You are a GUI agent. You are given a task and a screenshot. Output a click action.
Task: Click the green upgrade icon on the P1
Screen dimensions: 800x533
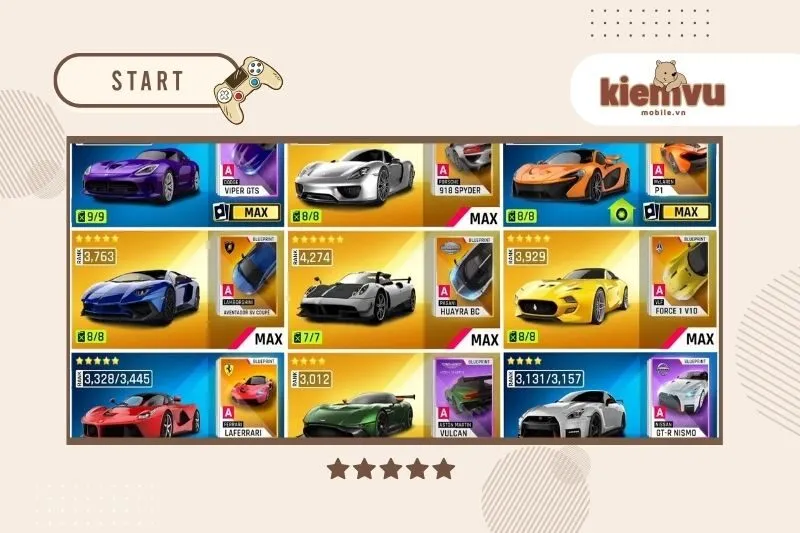pyautogui.click(x=624, y=213)
